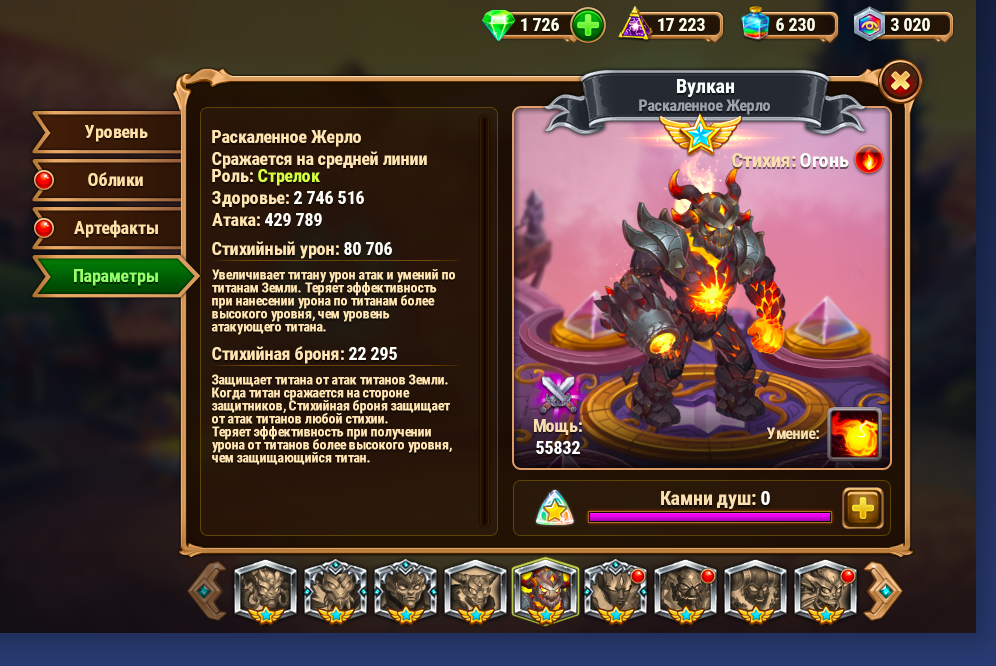
Task: Add emeralds with the green plus button
Action: coord(588,25)
